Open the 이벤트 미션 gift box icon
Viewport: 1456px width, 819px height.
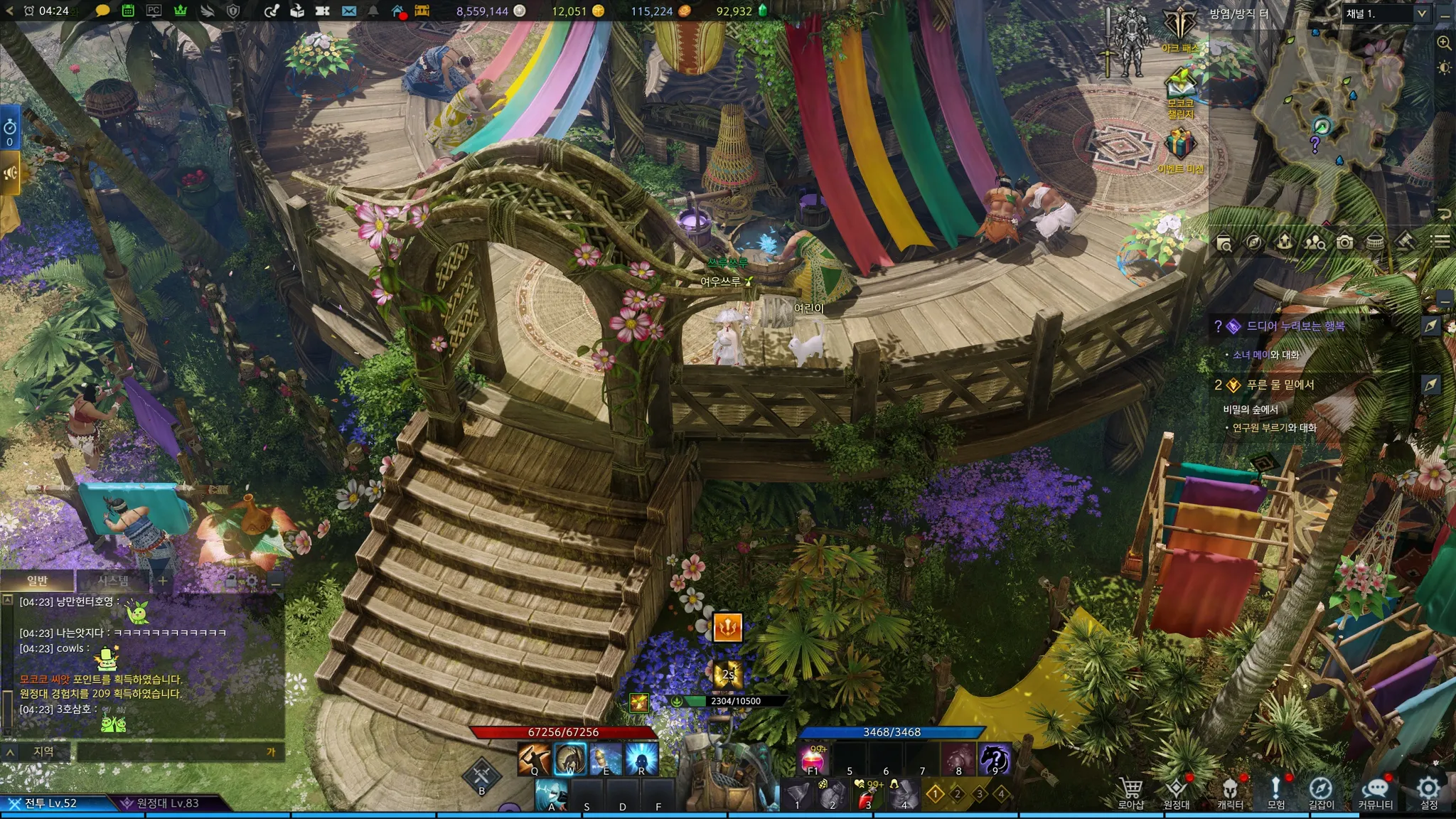pos(1179,144)
